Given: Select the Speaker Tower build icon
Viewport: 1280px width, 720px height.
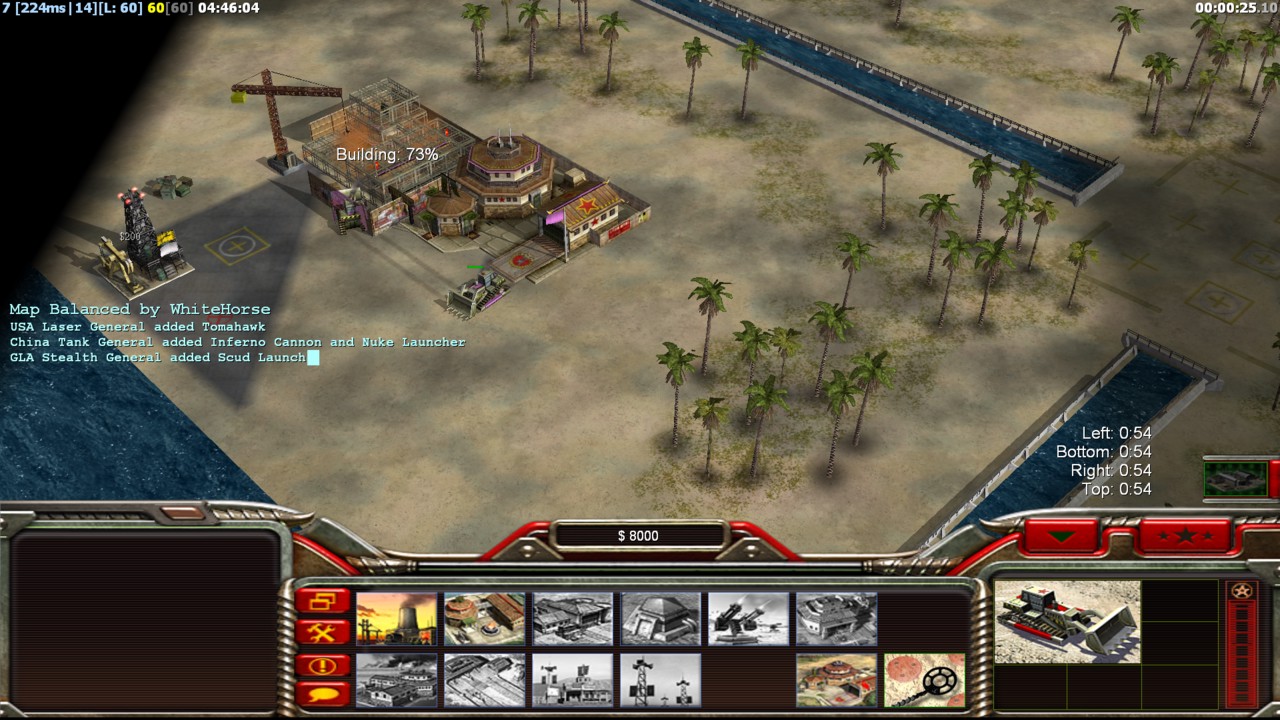Looking at the screenshot, I should click(x=660, y=680).
